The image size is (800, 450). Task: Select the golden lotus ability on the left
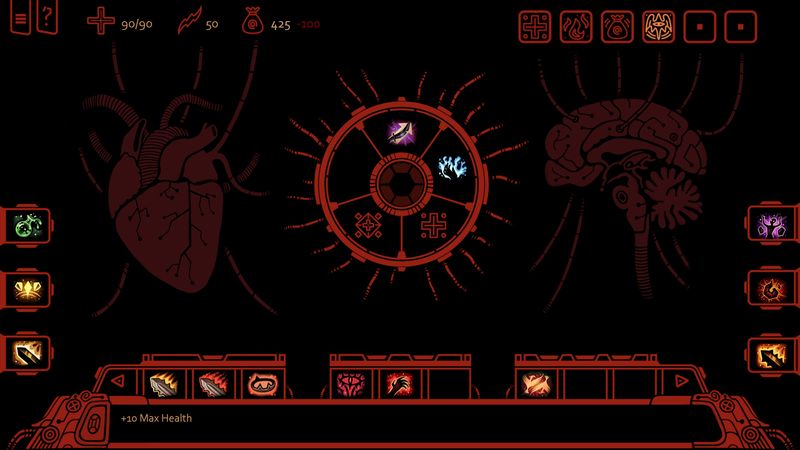pos(26,289)
